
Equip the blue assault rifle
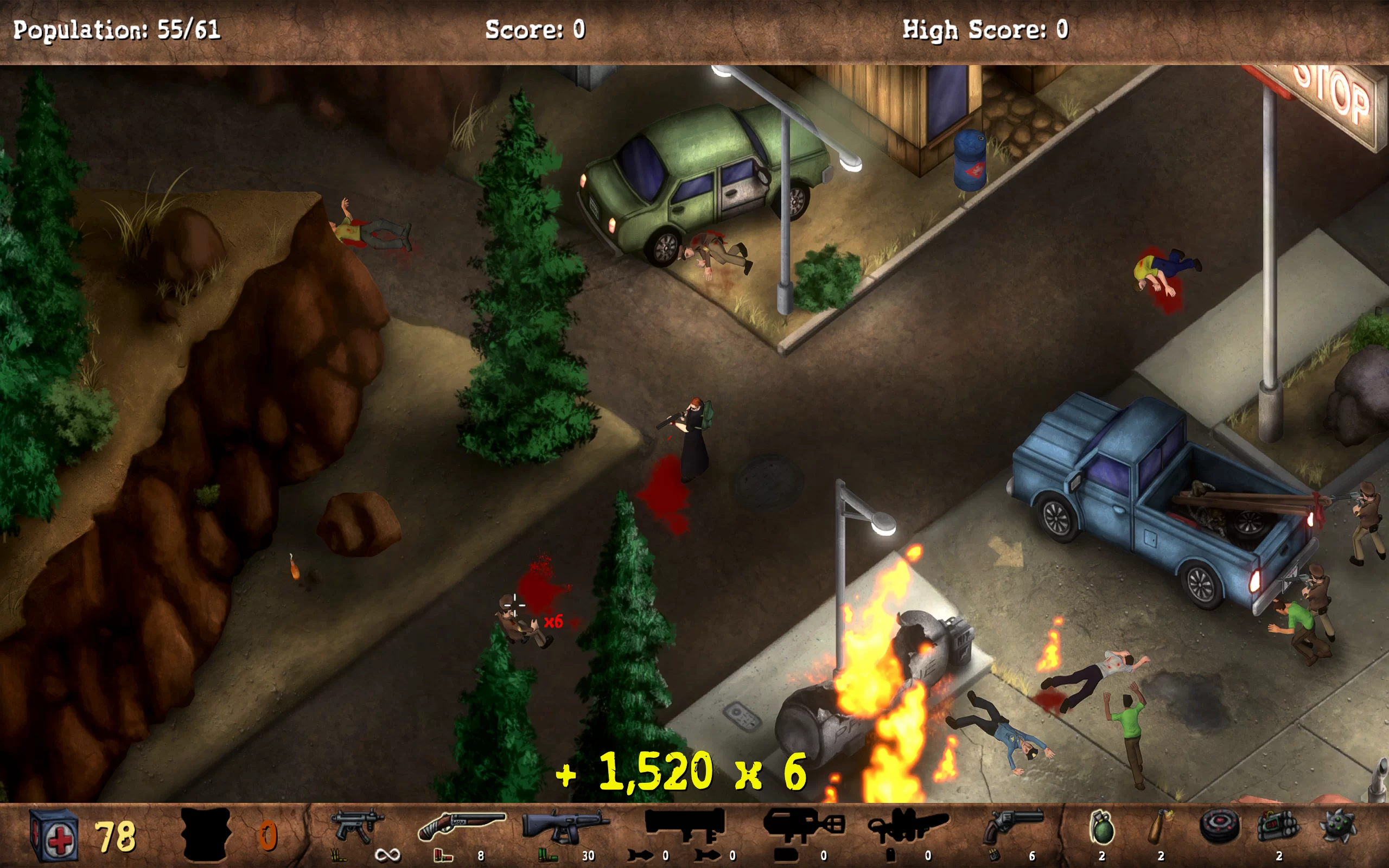point(564,826)
